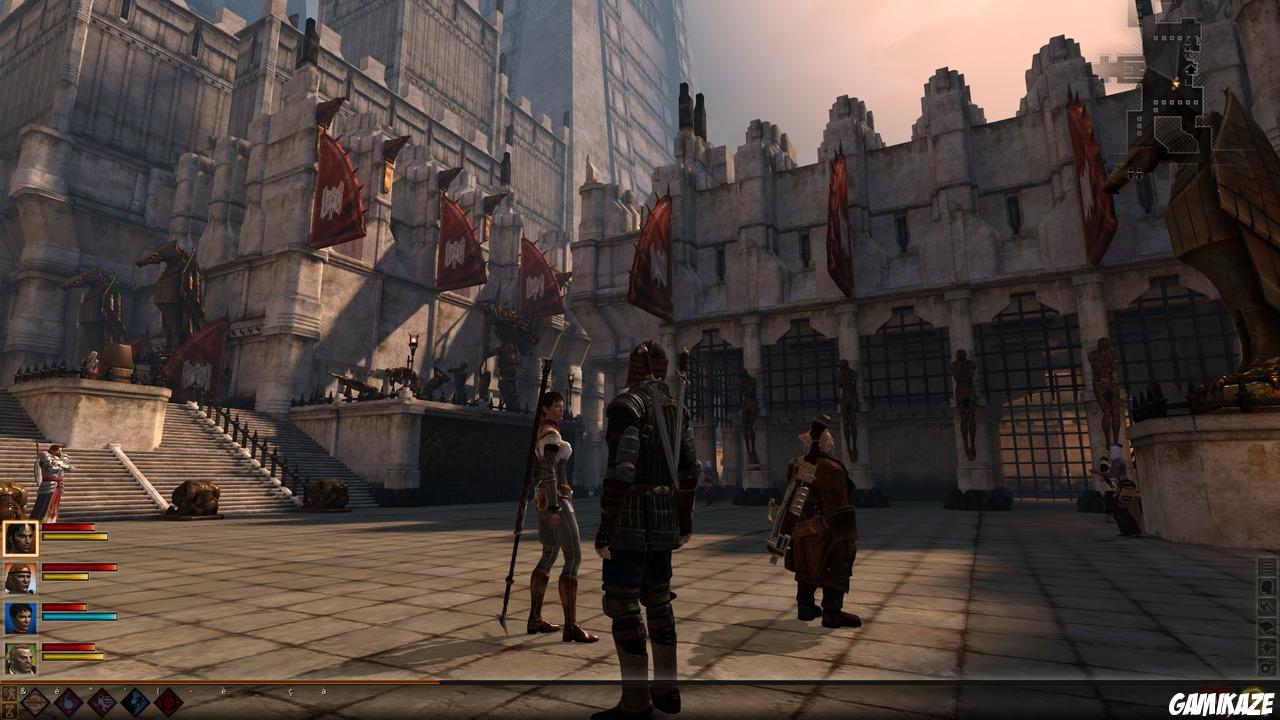The image size is (1280, 720).
Task: Select the headband companion's portrait
Action: click(x=22, y=575)
